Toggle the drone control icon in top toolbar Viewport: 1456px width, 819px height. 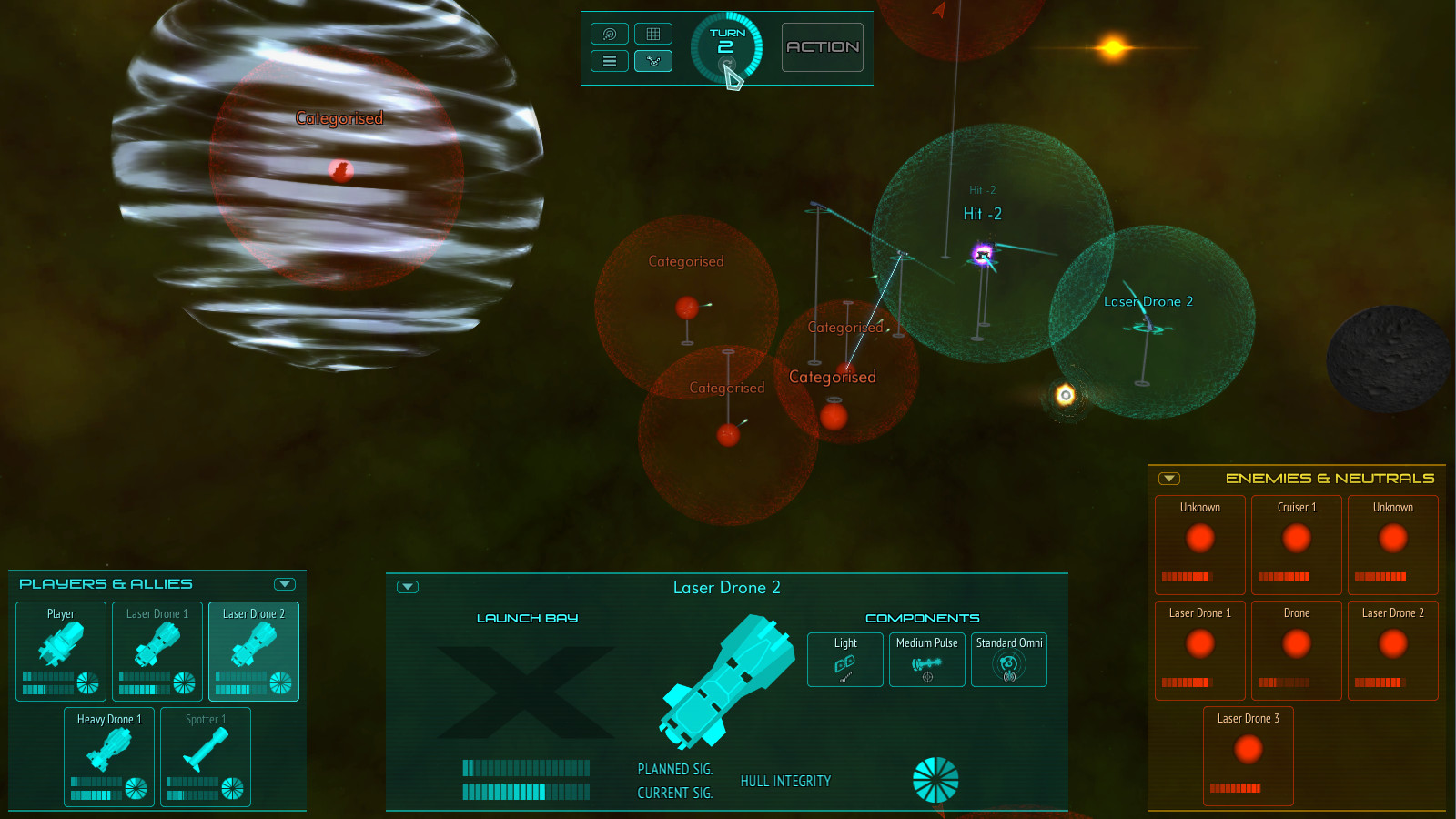[653, 60]
